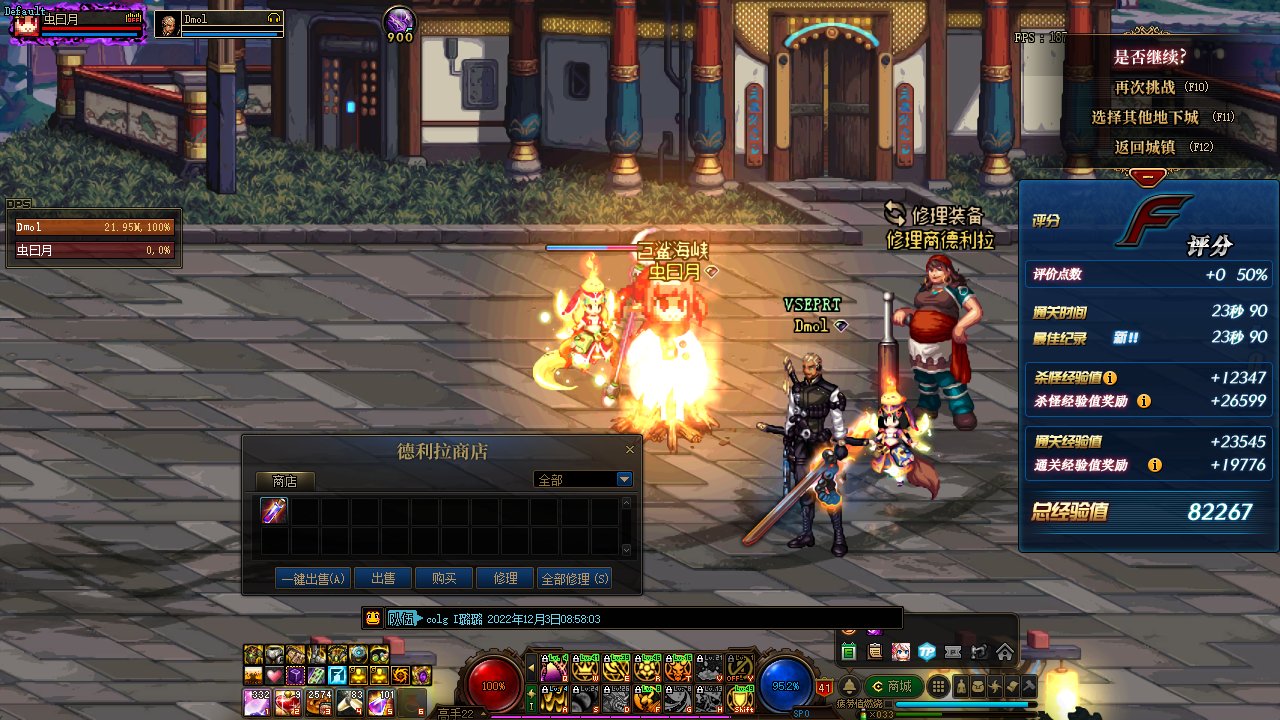The image size is (1280, 720).
Task: Choose the 出售 sell button
Action: tap(383, 578)
